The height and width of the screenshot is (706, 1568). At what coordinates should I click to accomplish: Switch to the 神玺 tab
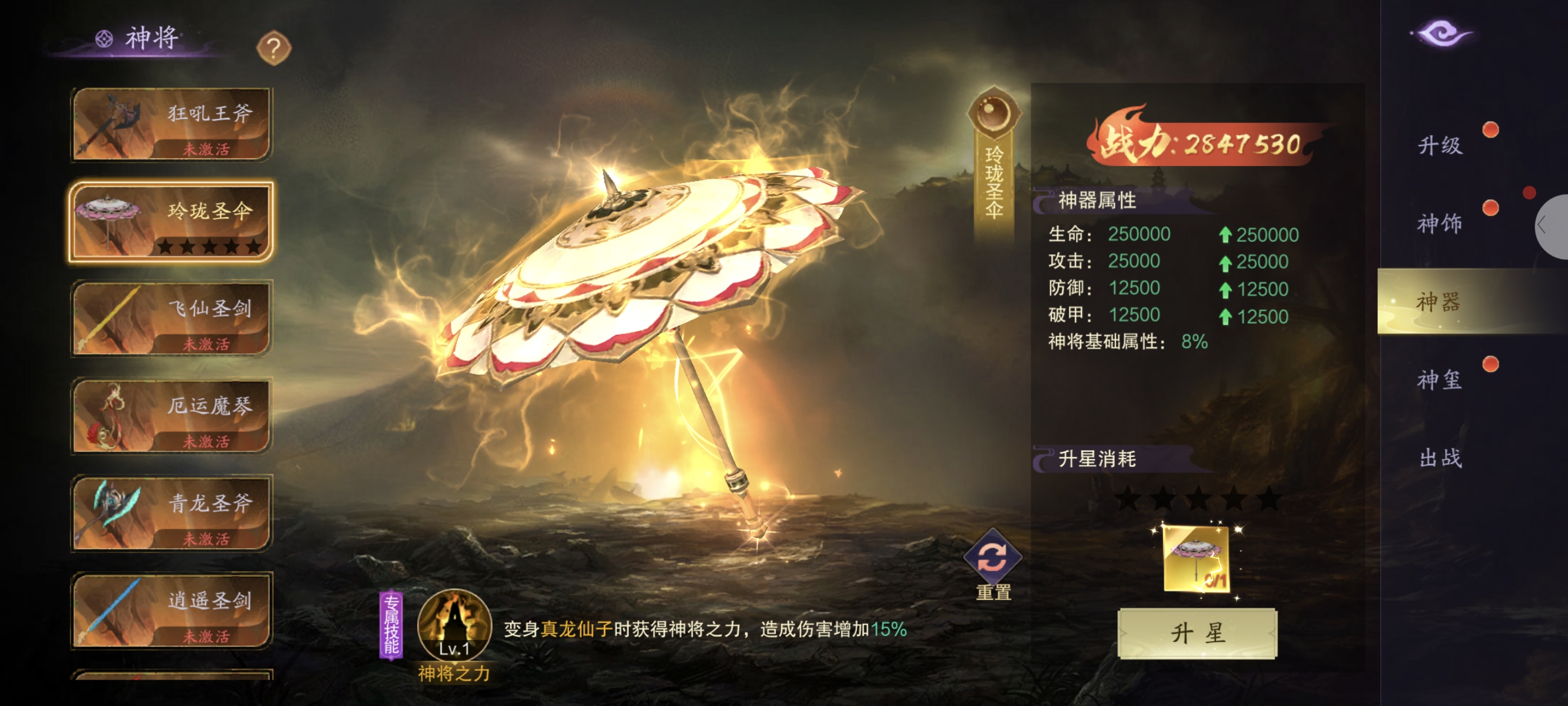[1441, 380]
